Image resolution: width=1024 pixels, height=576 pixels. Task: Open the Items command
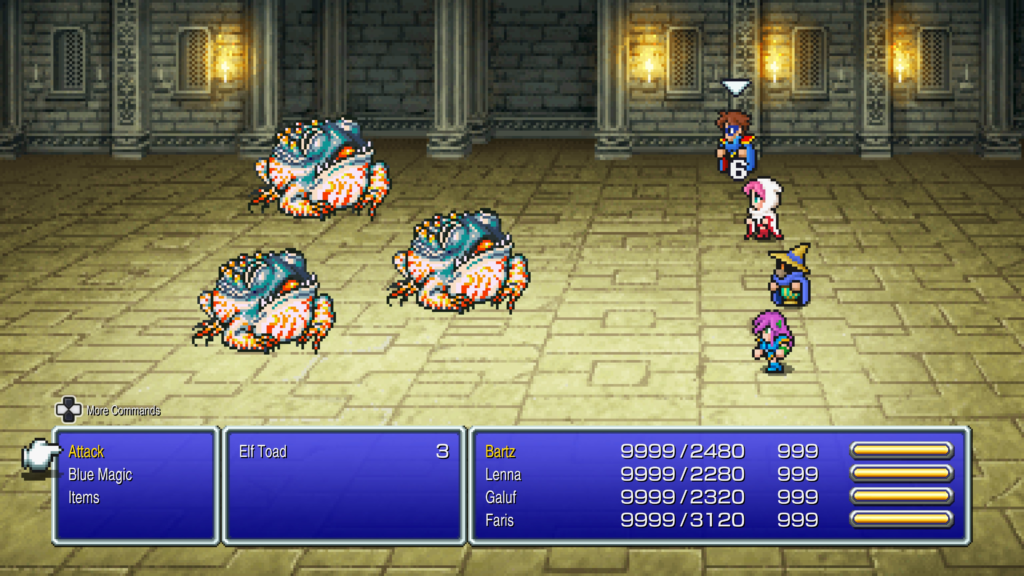(84, 497)
